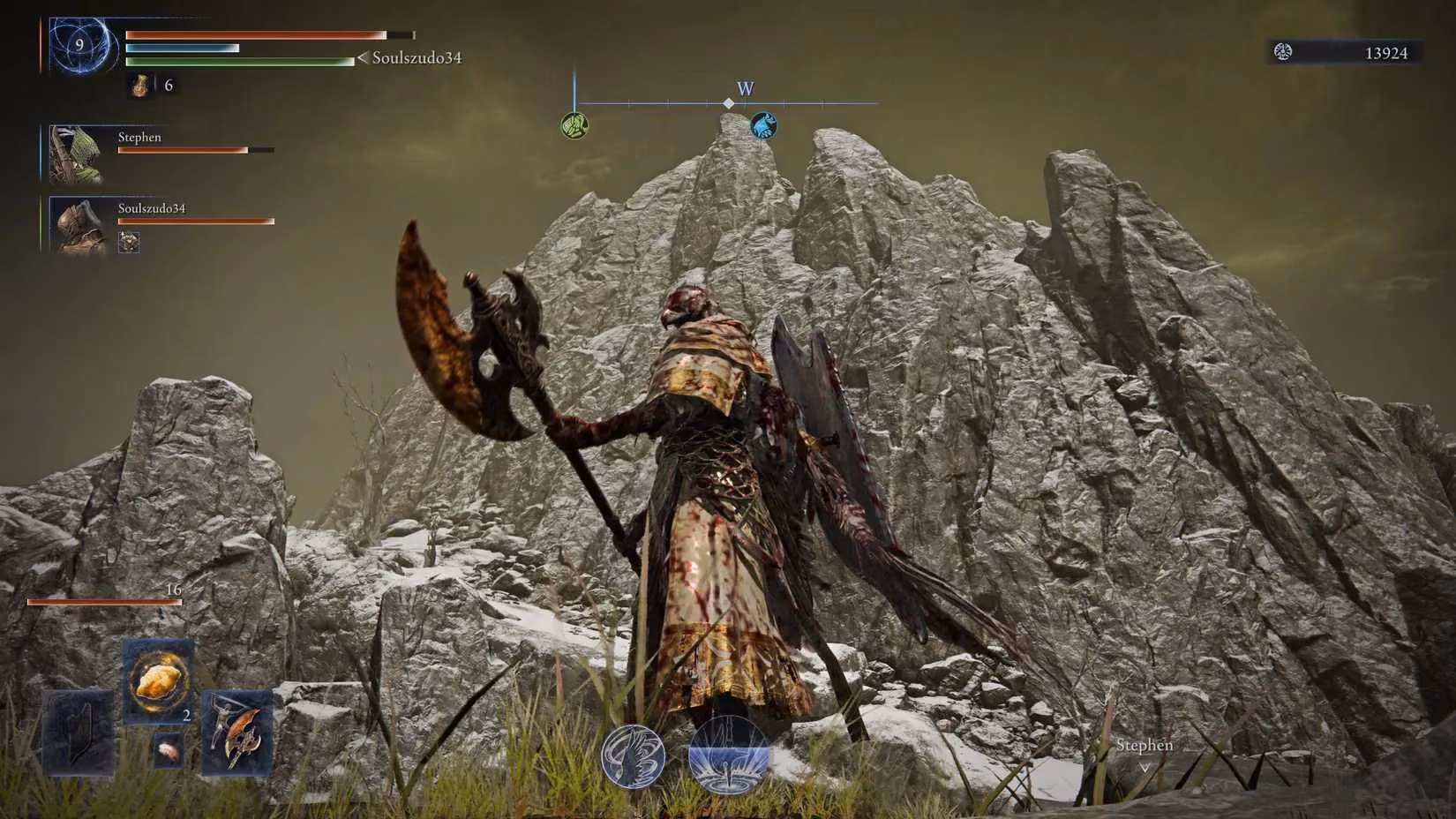Click the small pink item slot
Screen dimensions: 1456x819
(165, 749)
